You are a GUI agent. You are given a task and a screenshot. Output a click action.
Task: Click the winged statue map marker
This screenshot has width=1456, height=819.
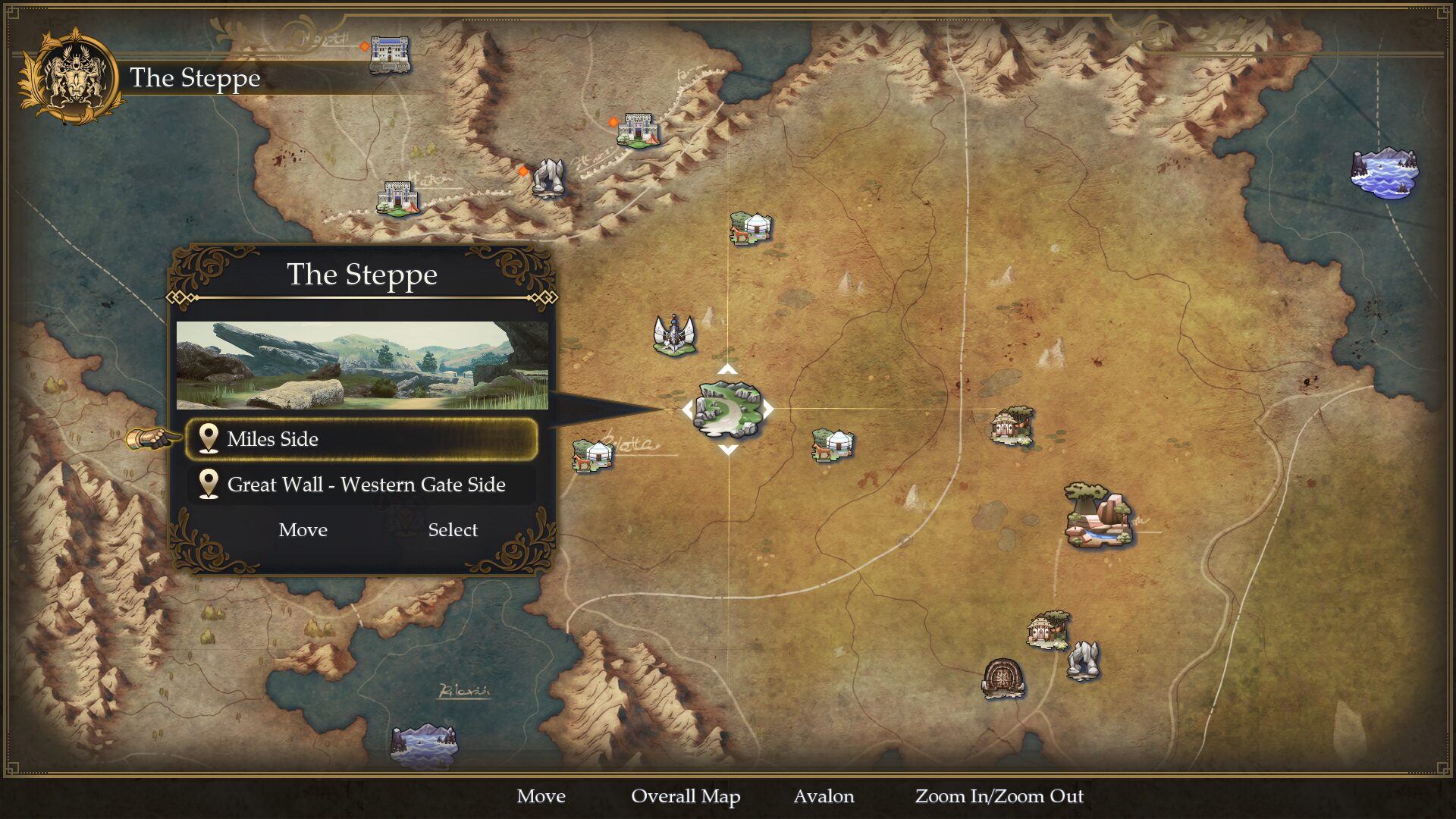674,334
